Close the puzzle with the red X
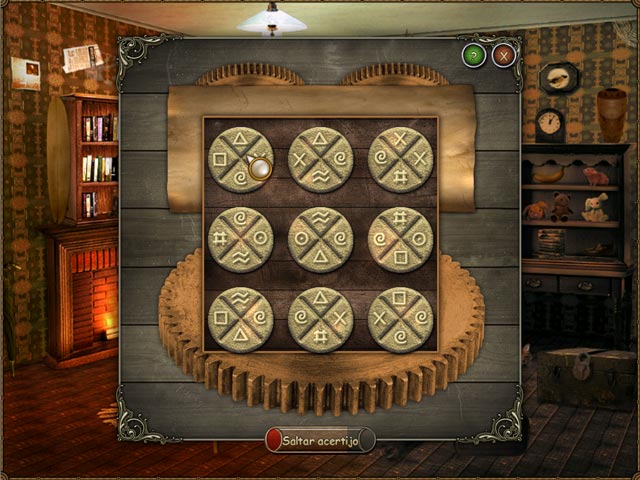This screenshot has height=480, width=640. pyautogui.click(x=504, y=55)
